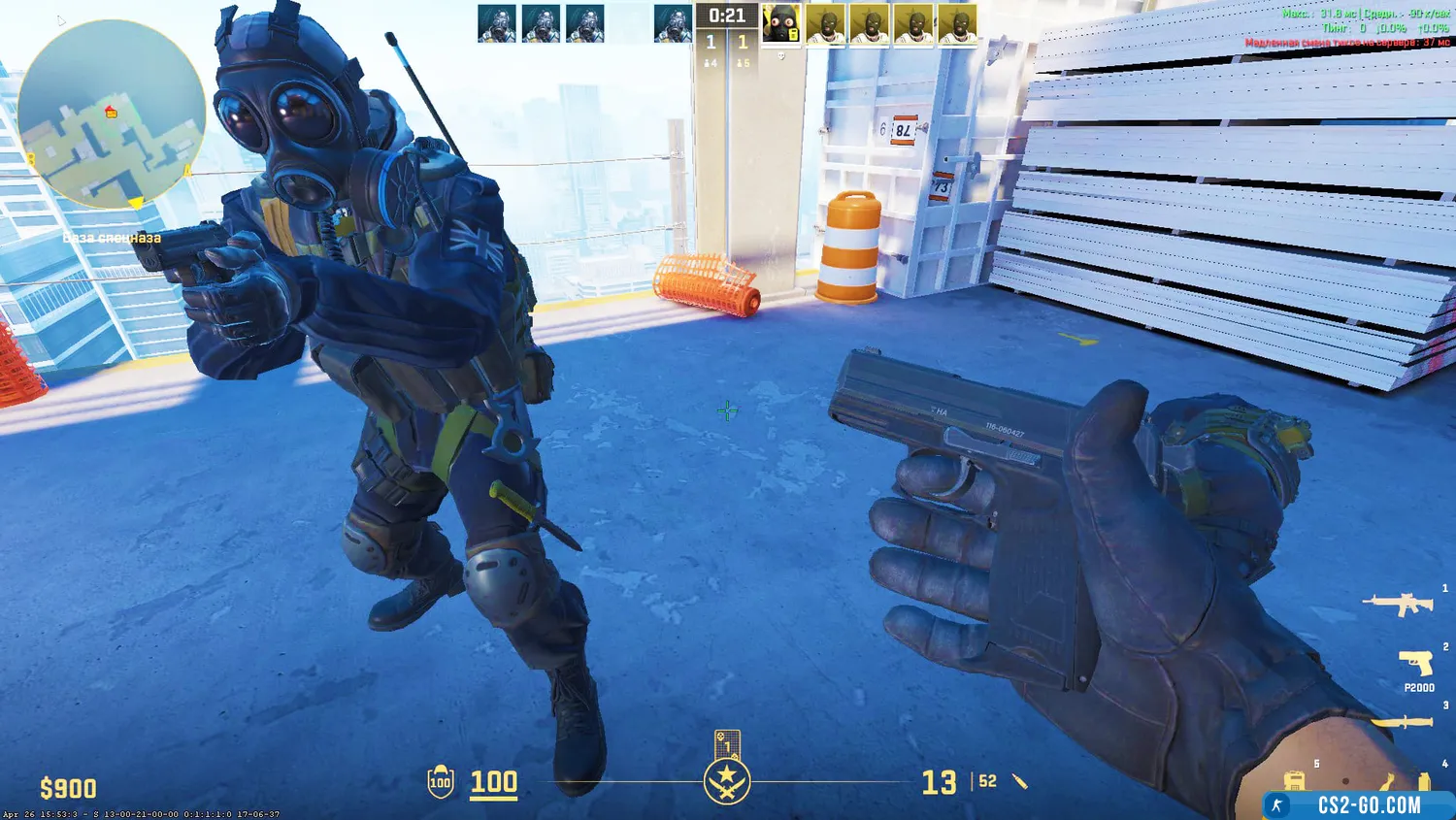Select the rifle in weapon slot 1

(1398, 605)
